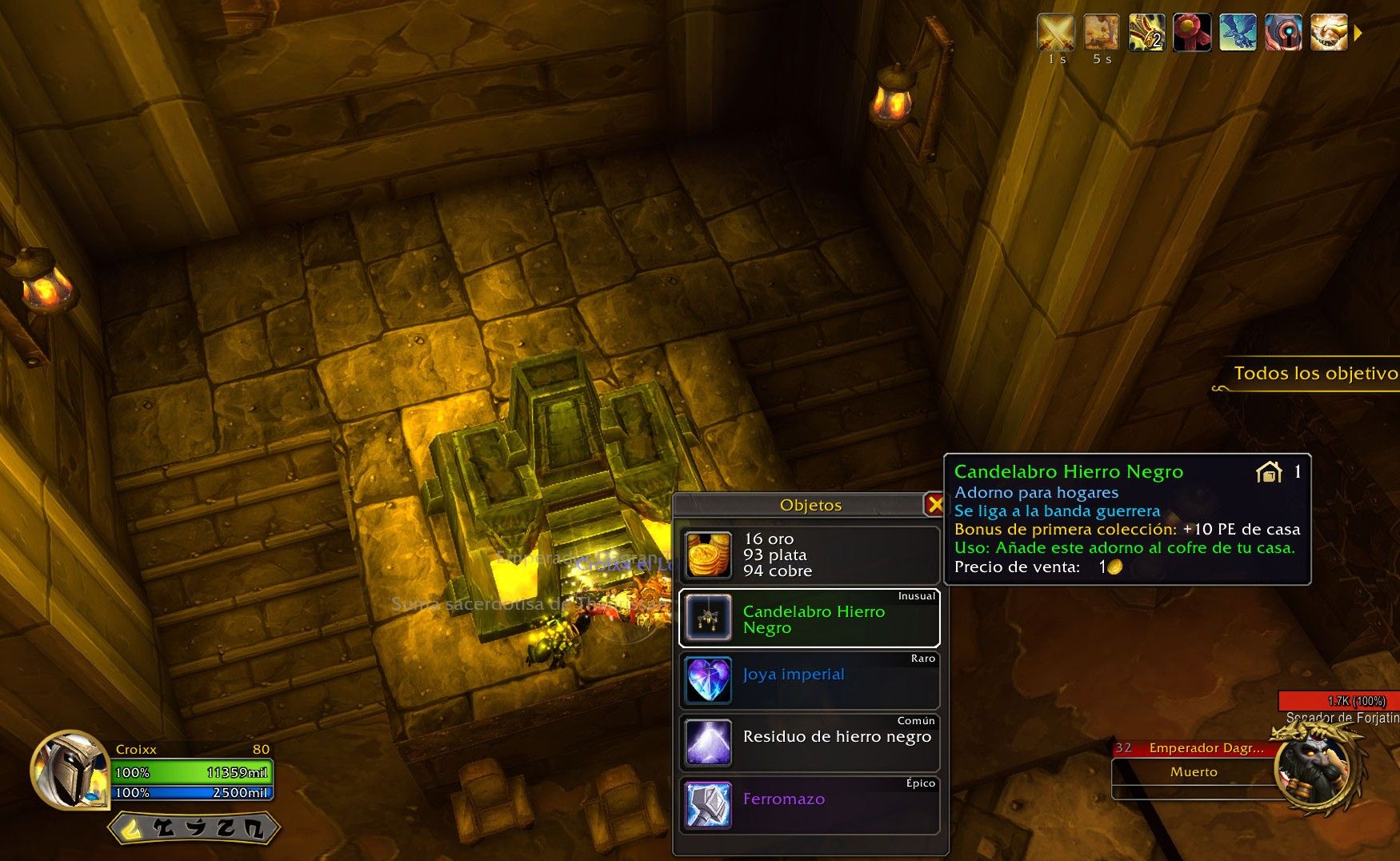
Task: Select Croixx's player portrait
Action: click(x=70, y=771)
